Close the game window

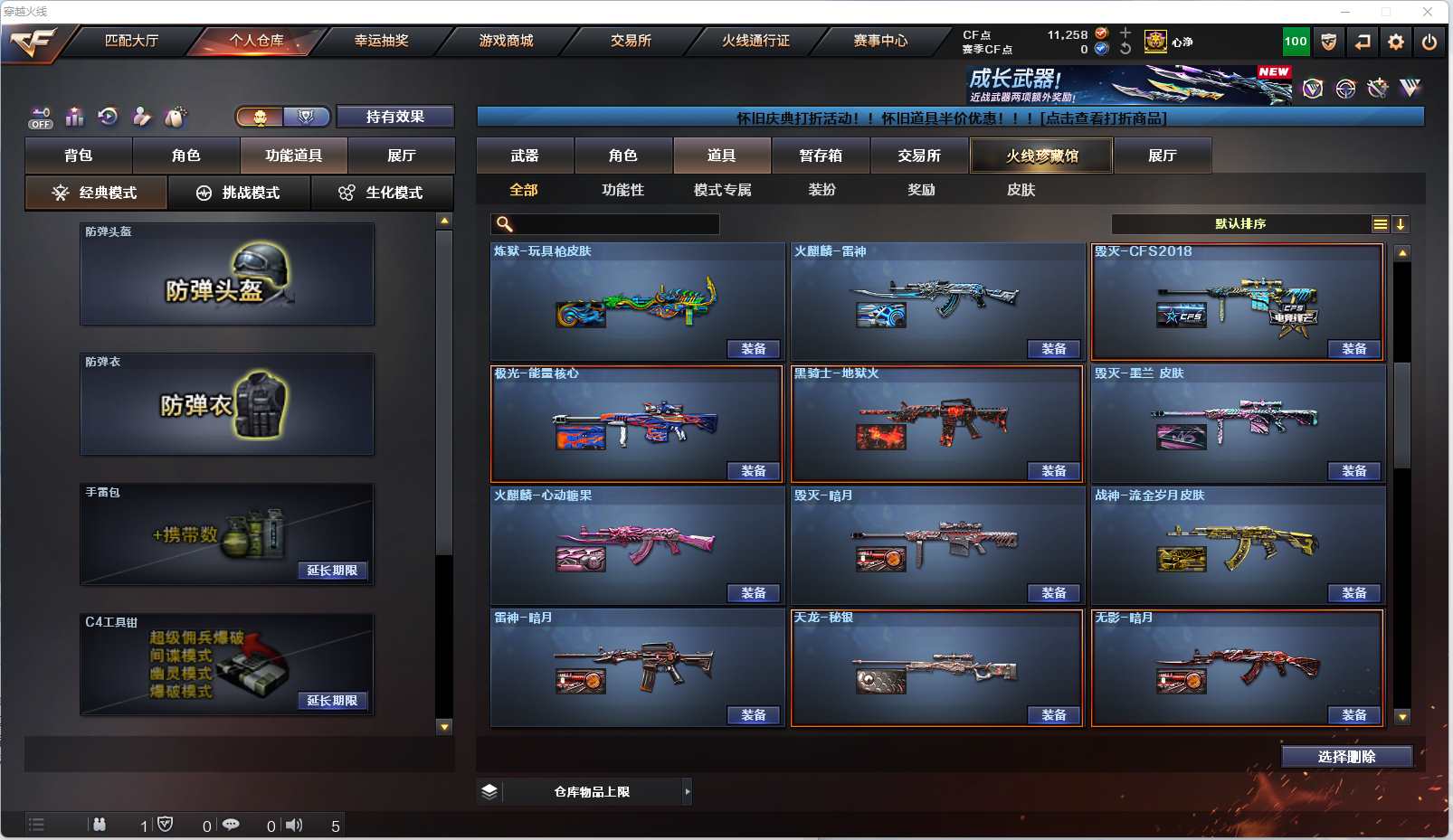[x=1428, y=12]
